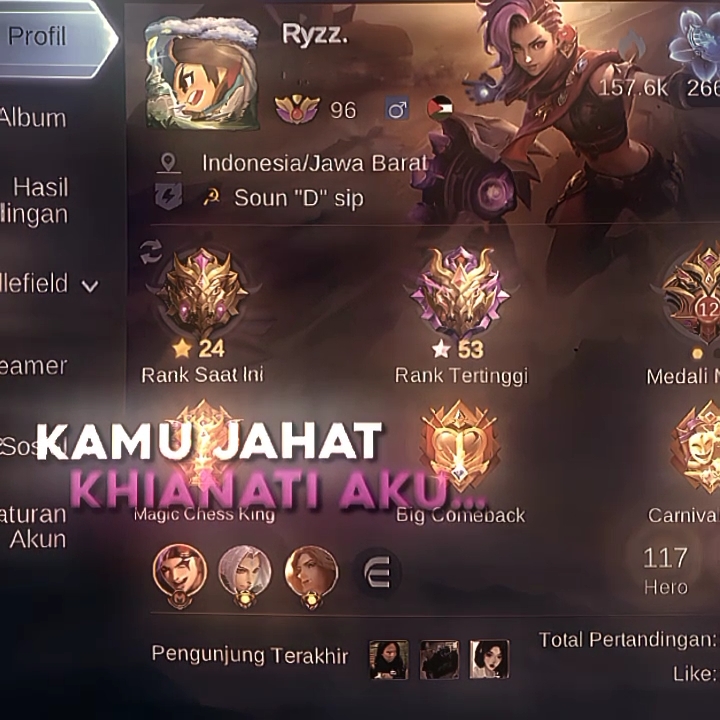
Task: Click the refresh arrows icon beside rank
Action: click(151, 252)
